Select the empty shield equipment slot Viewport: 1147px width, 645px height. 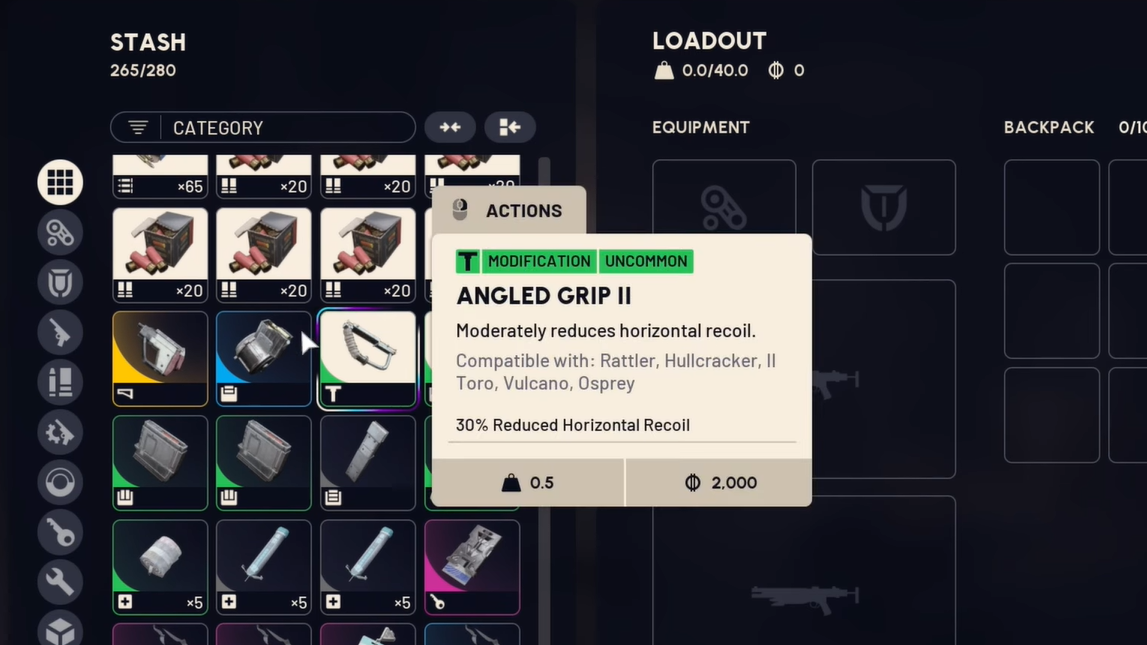tap(883, 207)
